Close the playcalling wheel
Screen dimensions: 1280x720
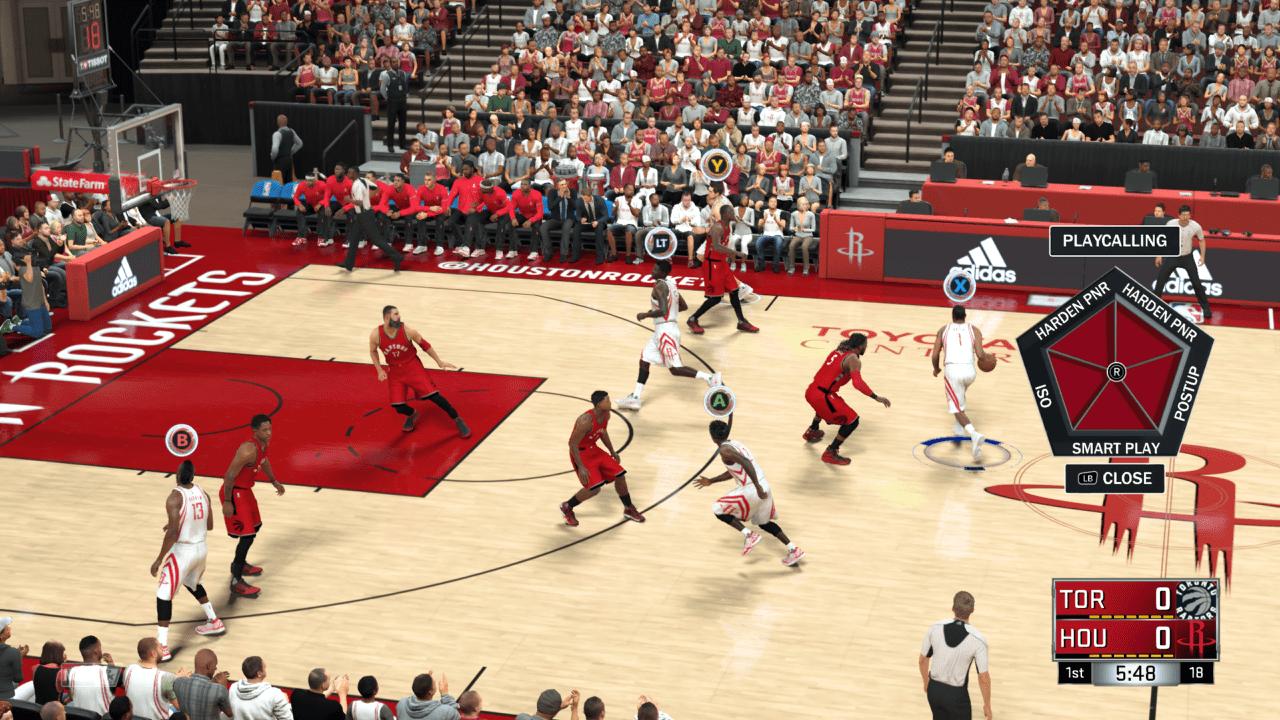[1115, 478]
